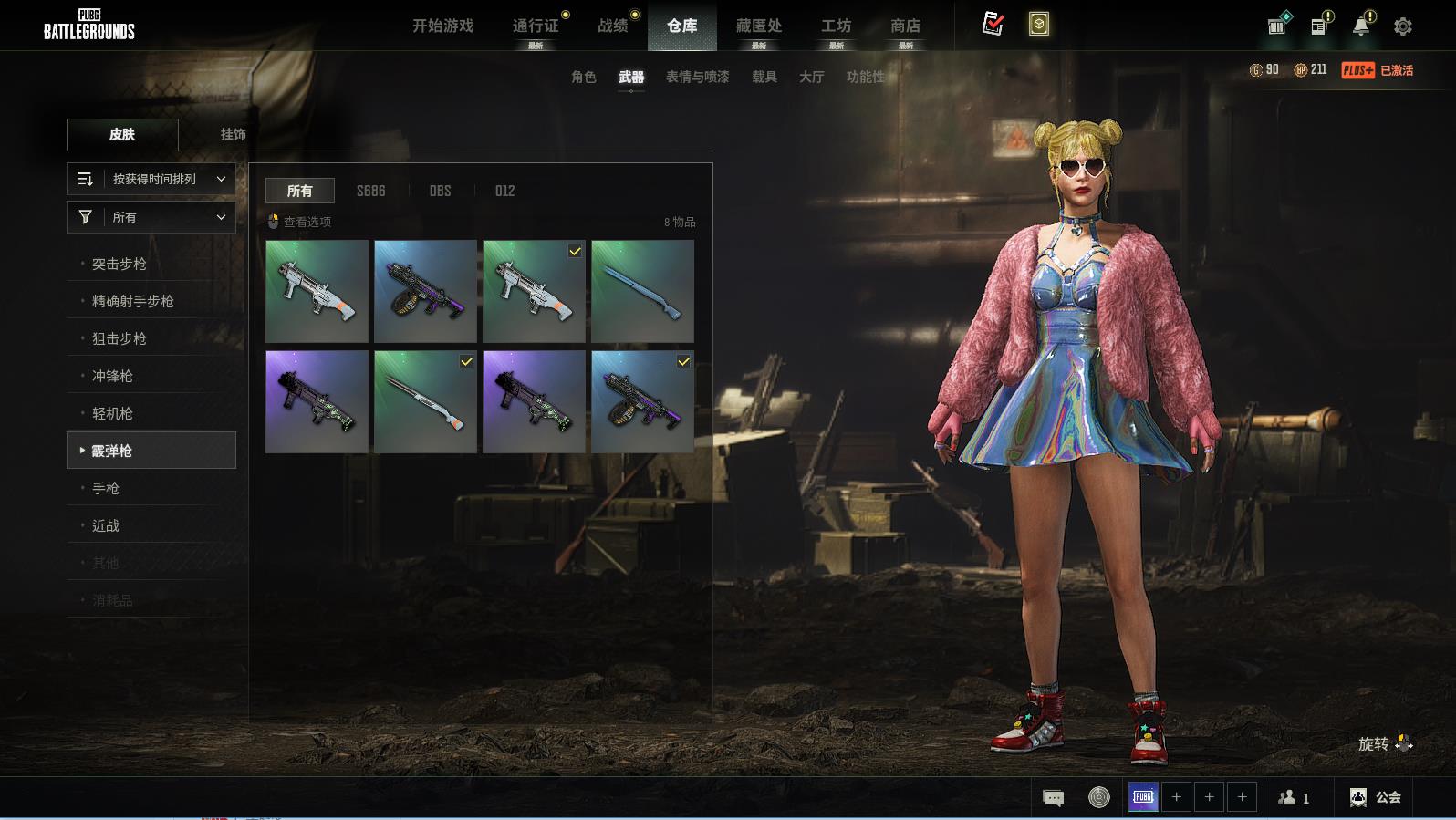The image size is (1456, 820).
Task: Select the blue long-barrel shotgun skin
Action: tap(642, 291)
